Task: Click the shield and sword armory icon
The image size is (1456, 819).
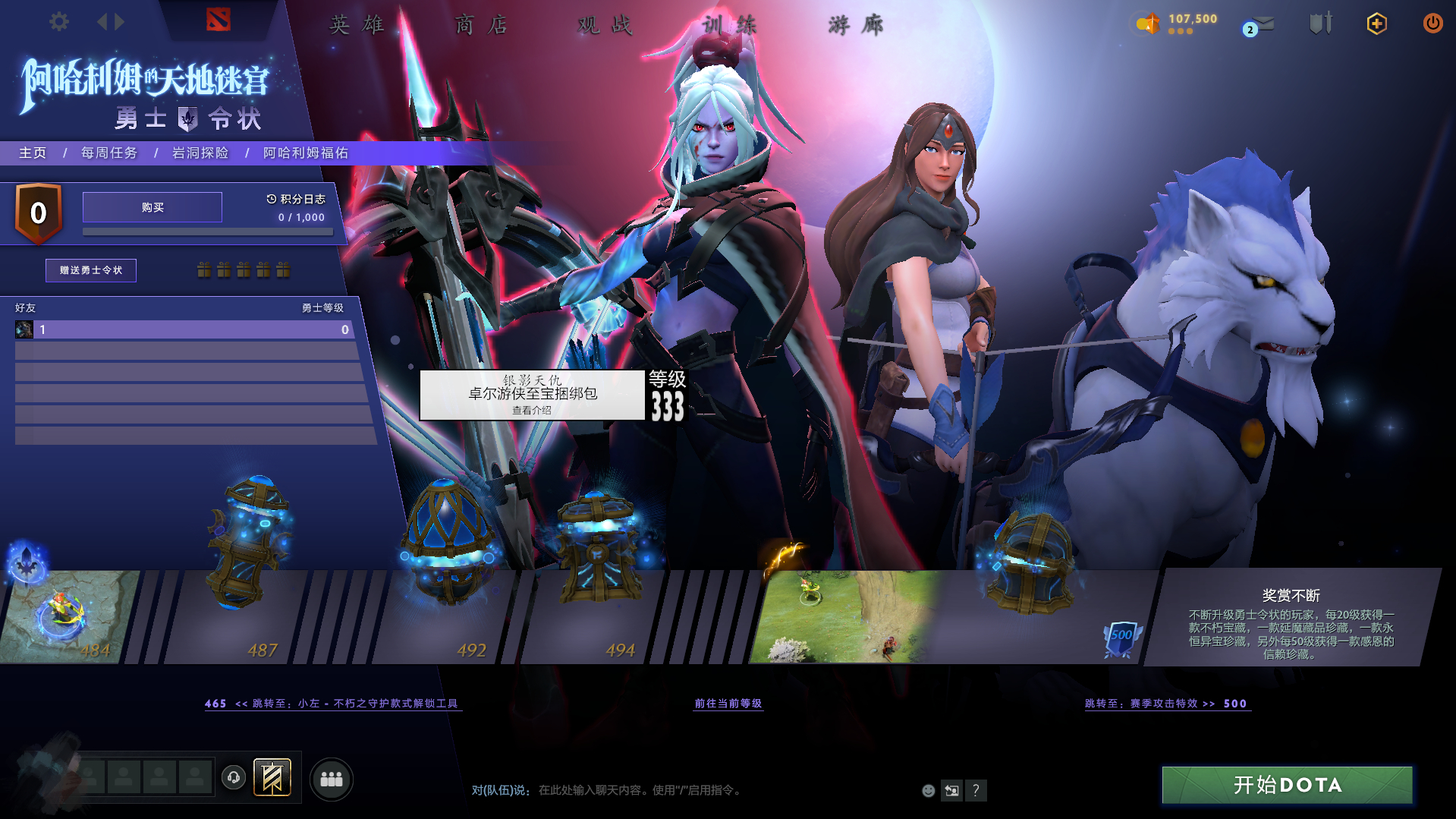Action: tap(1320, 24)
